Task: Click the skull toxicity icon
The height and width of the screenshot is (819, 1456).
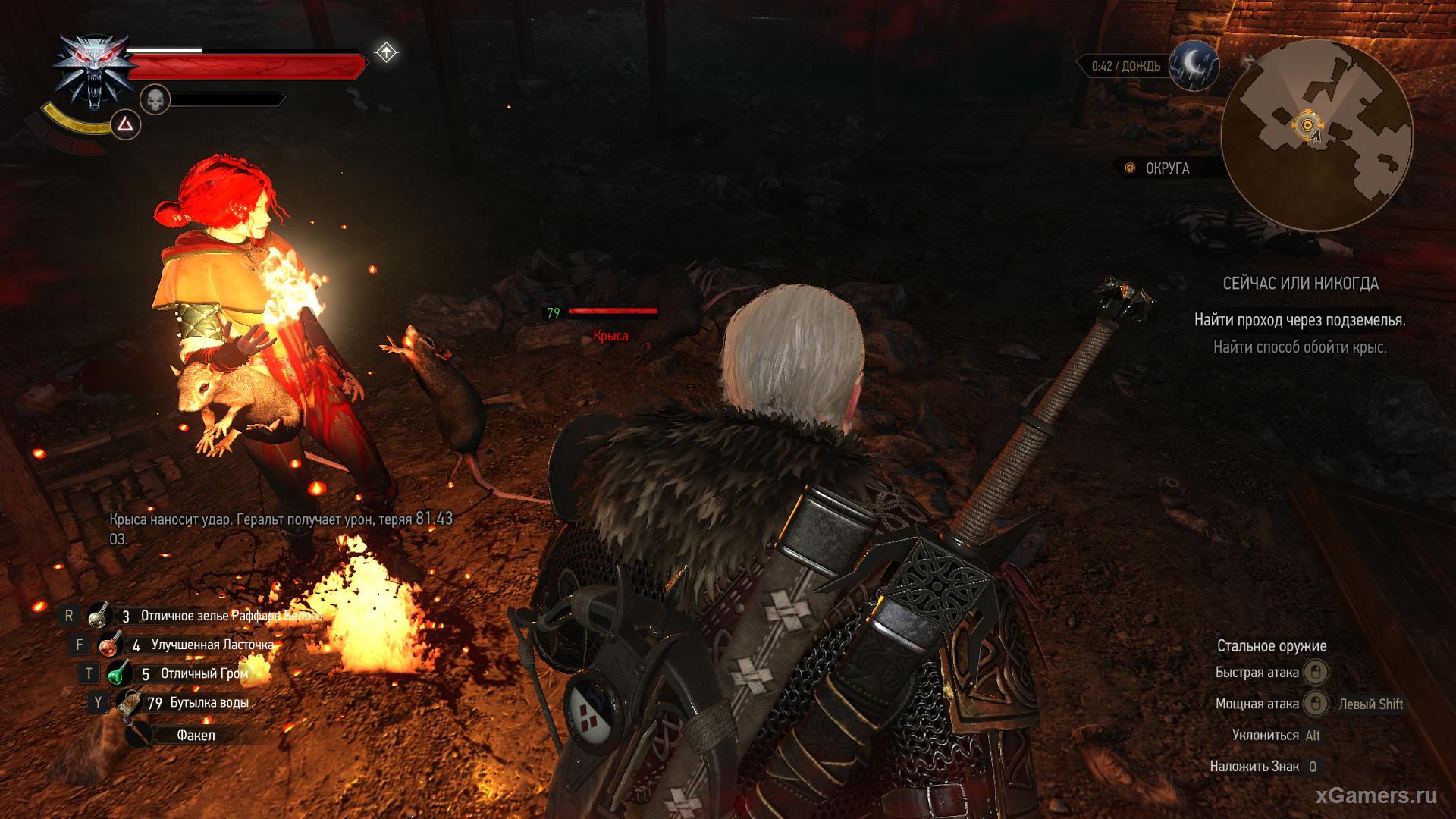Action: [x=155, y=99]
